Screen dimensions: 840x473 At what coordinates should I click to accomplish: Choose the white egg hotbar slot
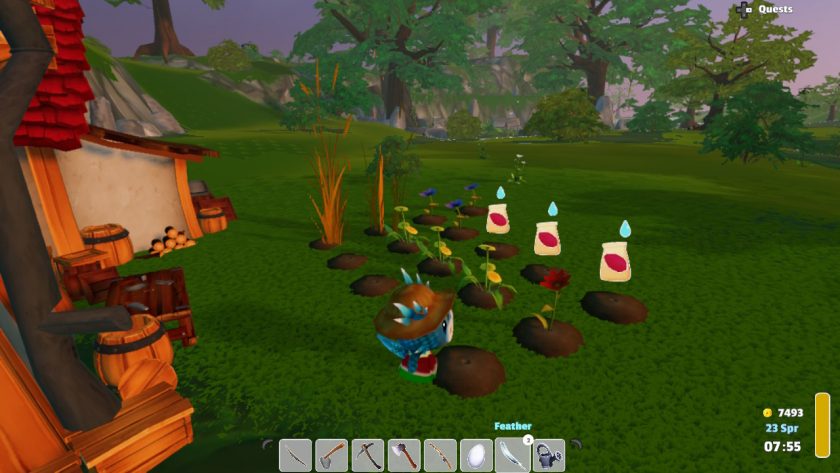pos(477,455)
